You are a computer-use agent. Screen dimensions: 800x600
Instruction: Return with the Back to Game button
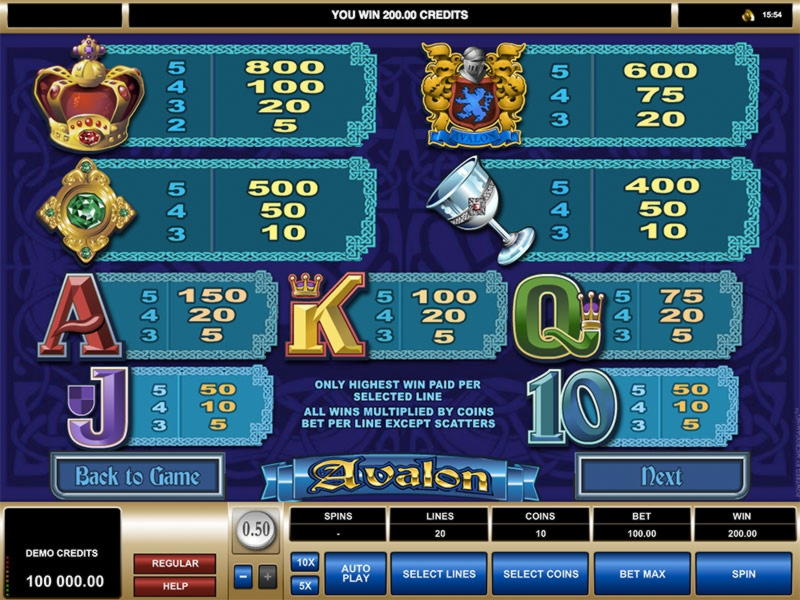point(137,476)
